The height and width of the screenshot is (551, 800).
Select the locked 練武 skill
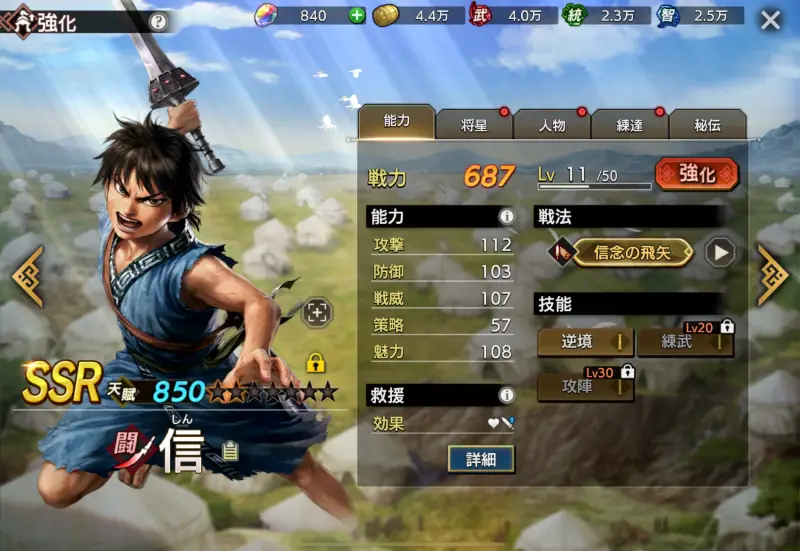tap(685, 342)
